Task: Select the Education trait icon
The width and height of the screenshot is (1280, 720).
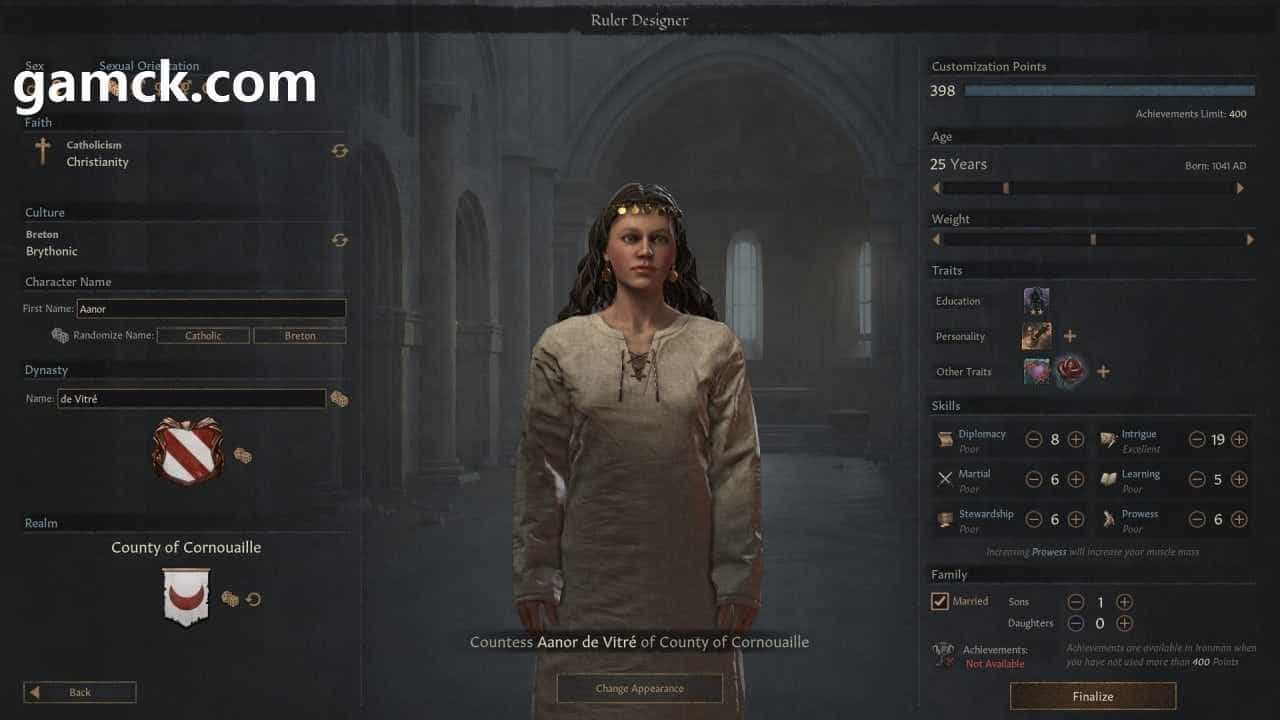Action: coord(1036,300)
